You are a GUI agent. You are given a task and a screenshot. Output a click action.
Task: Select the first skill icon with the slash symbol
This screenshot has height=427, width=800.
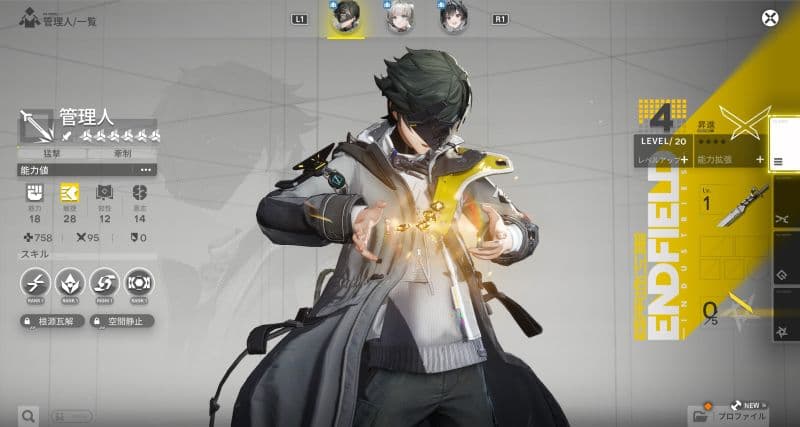coord(38,282)
